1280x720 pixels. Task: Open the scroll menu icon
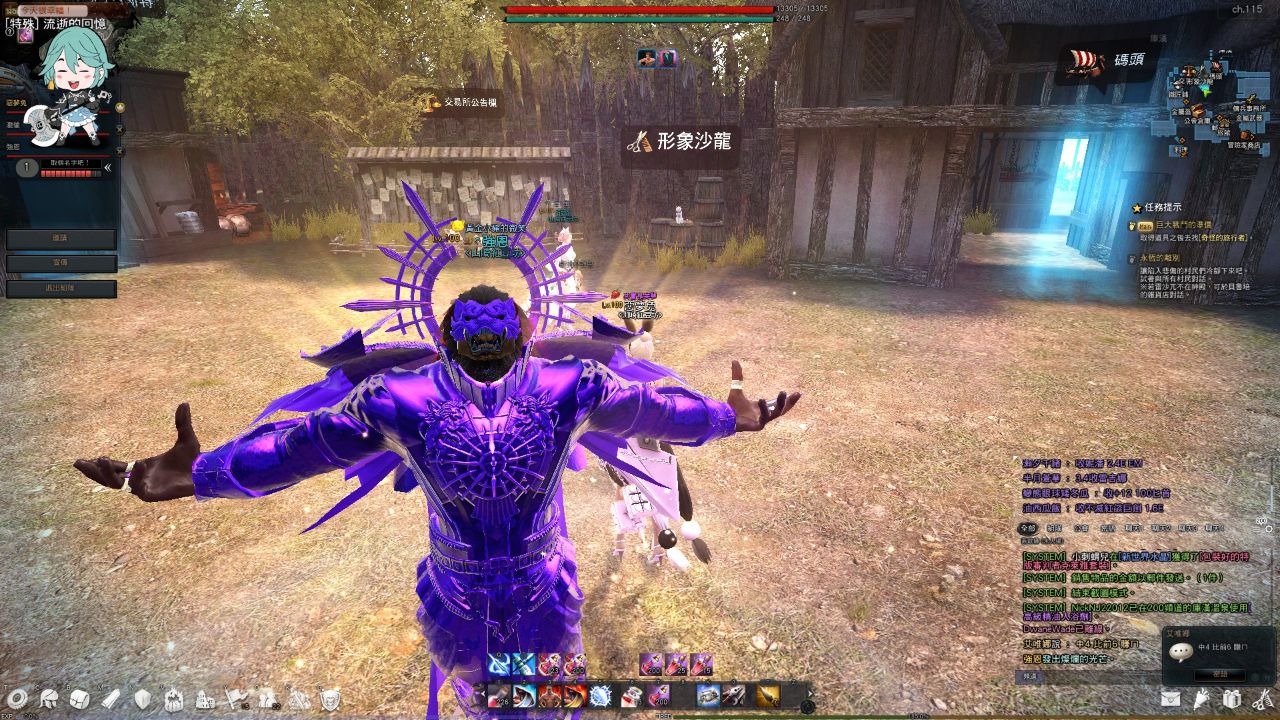[111, 698]
